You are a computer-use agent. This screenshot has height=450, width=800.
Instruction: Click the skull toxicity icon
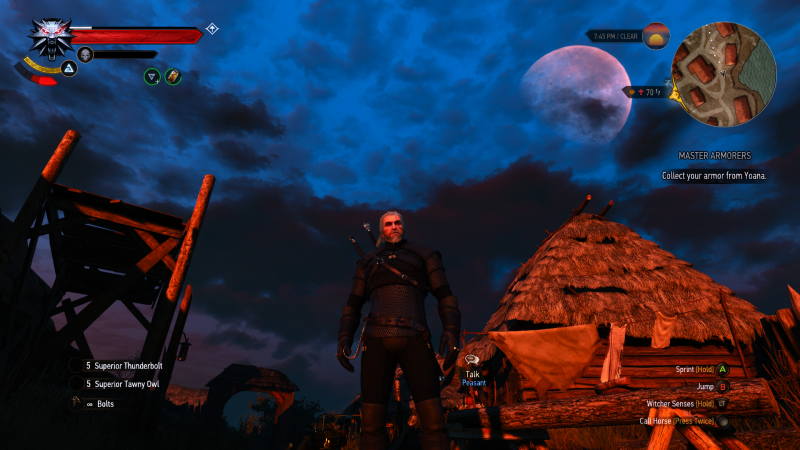click(84, 54)
